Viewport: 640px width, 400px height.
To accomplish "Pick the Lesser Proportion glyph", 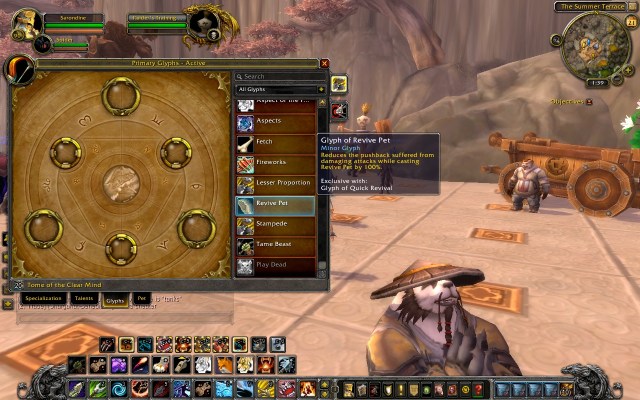I will pyautogui.click(x=275, y=183).
